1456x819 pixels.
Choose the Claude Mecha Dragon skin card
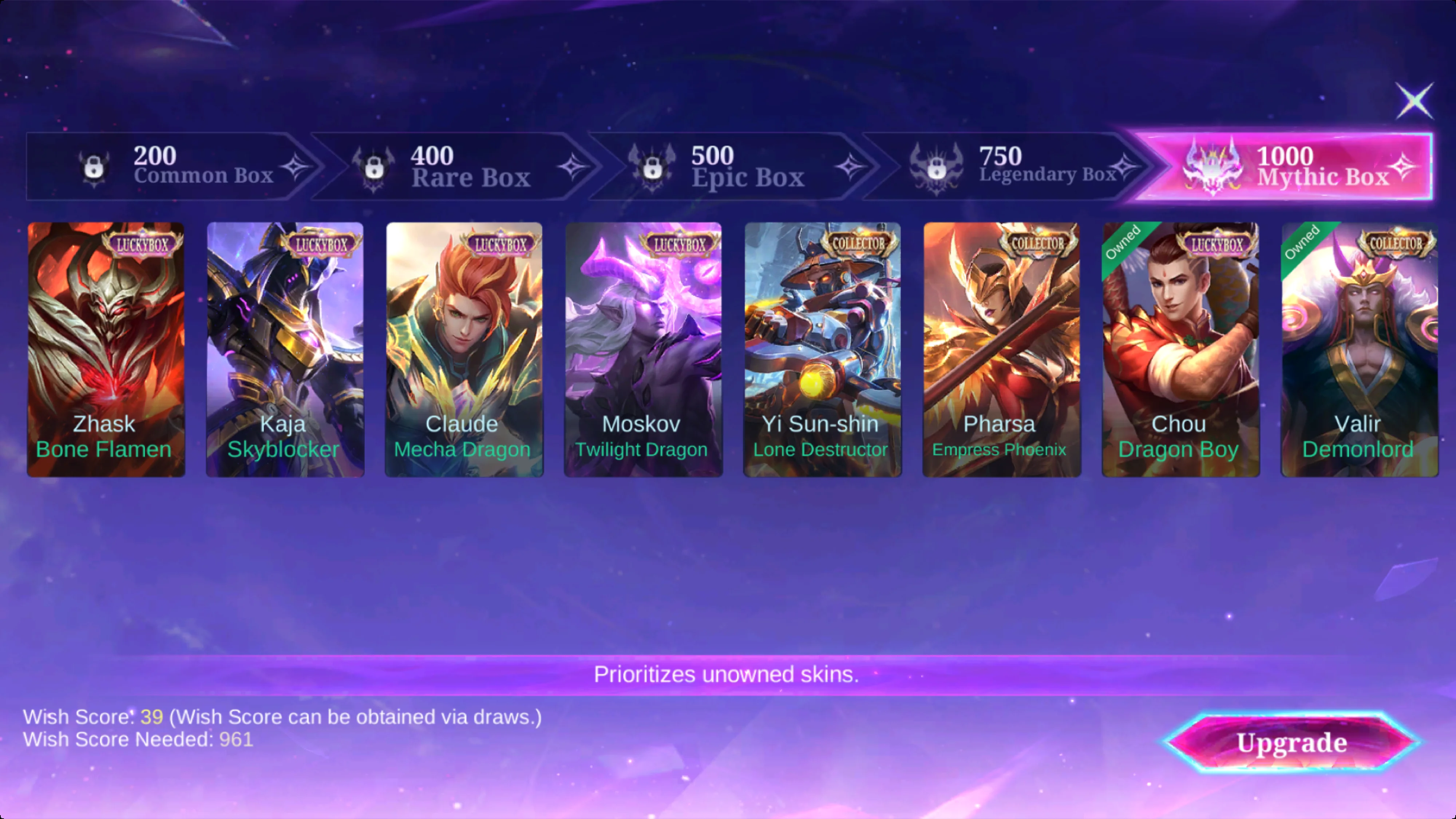click(464, 349)
